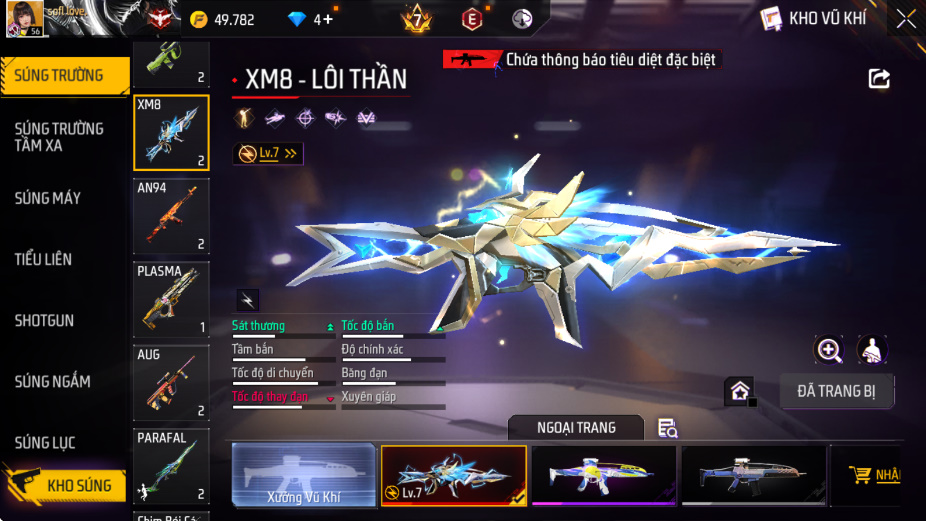Viewport: 926px width, 521px height.
Task: Switch to the NGOẠI TRANG tab
Action: (x=575, y=428)
